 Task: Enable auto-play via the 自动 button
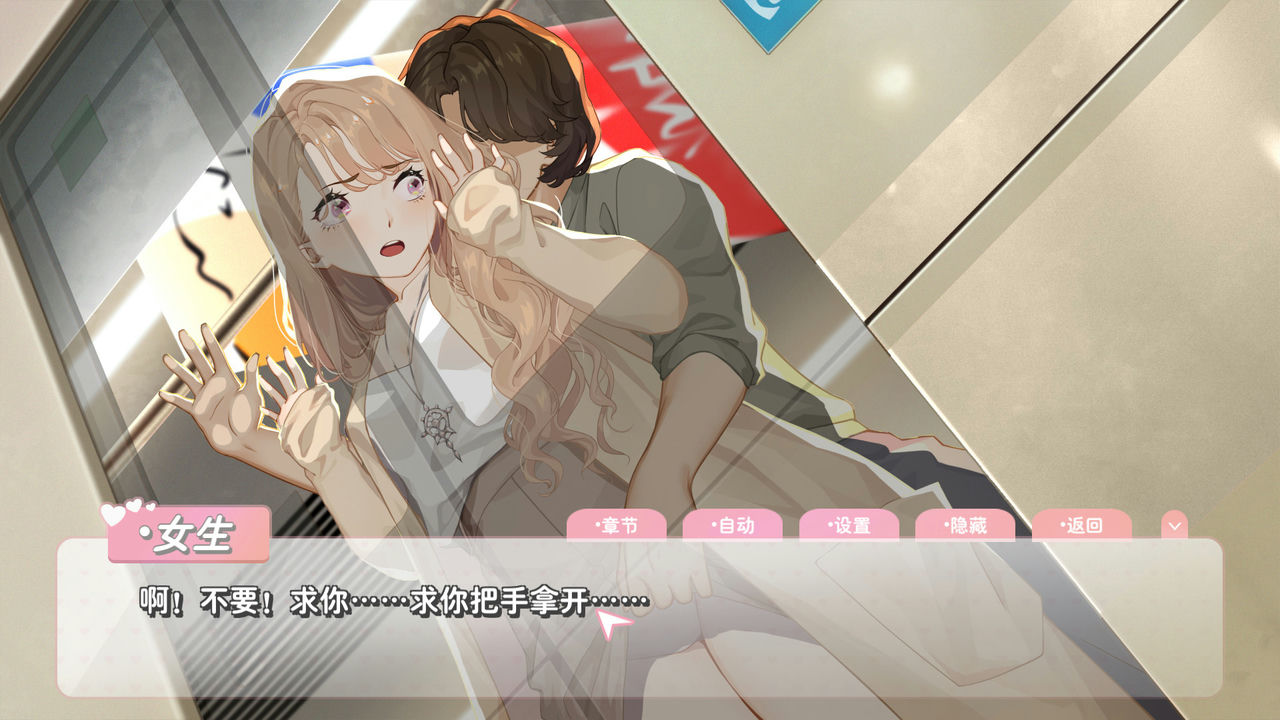(736, 523)
